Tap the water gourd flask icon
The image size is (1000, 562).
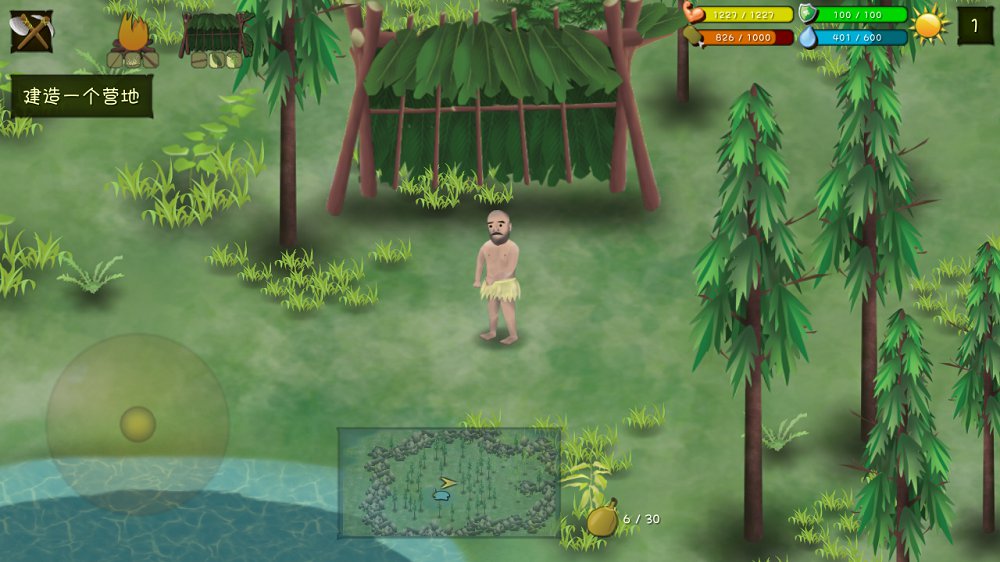pos(602,519)
